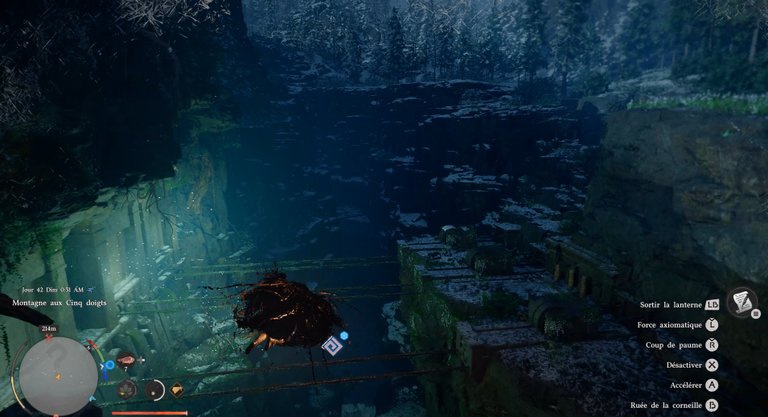The height and width of the screenshot is (417, 768).
Task: Activate the ability slot with the white cooldown ring
Action: (154, 390)
